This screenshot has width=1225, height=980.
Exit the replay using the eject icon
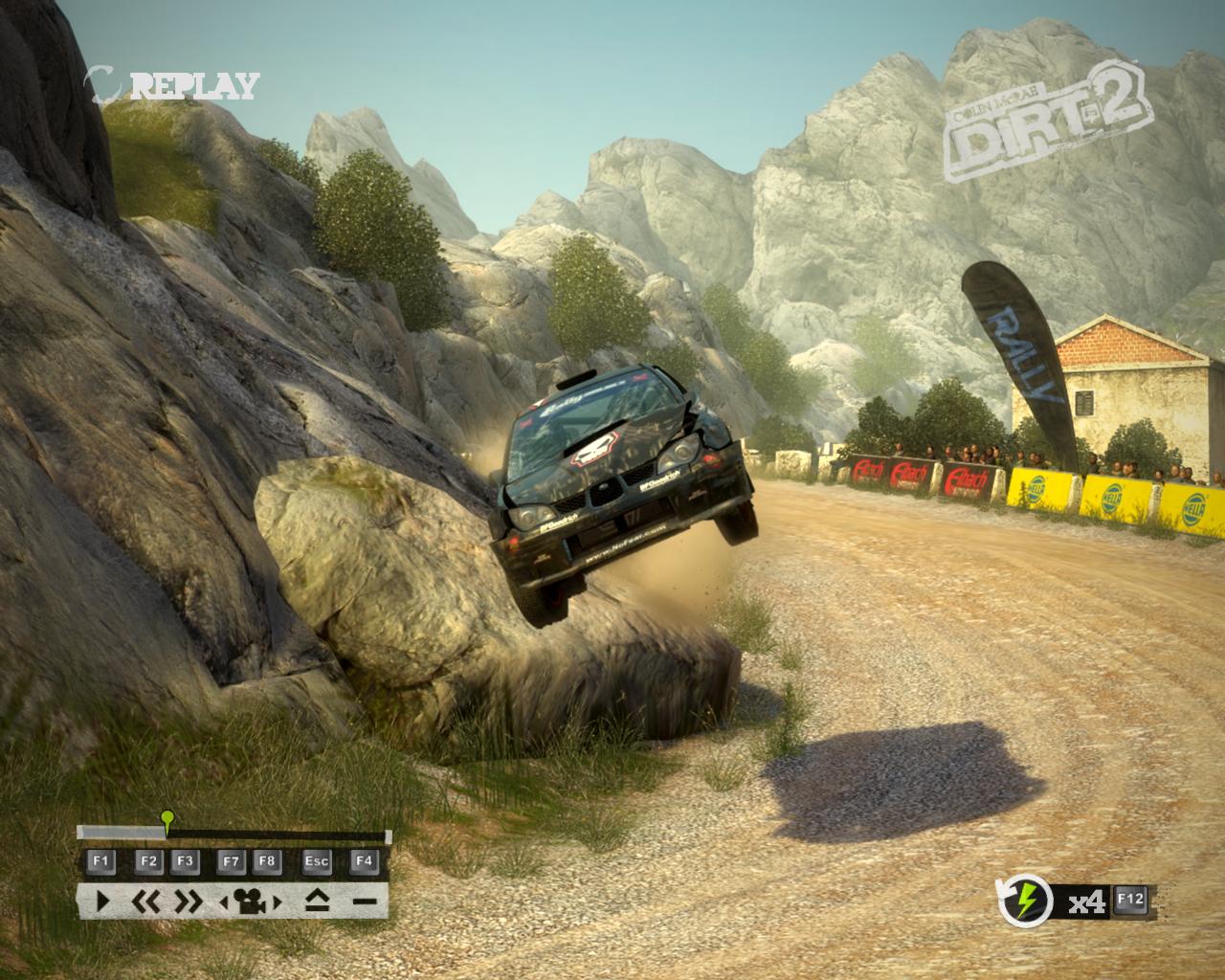[x=317, y=901]
